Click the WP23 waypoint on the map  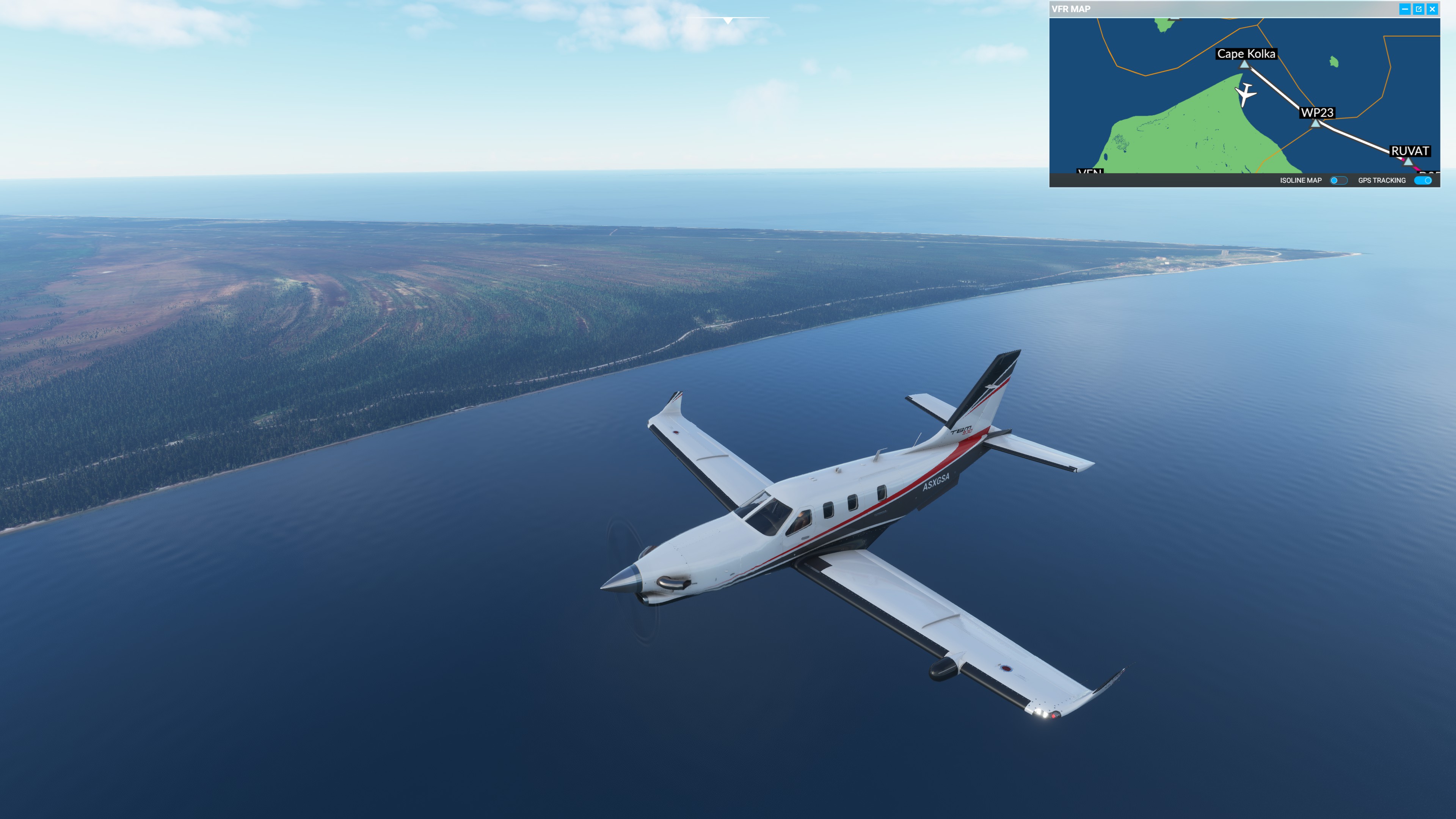pyautogui.click(x=1316, y=122)
